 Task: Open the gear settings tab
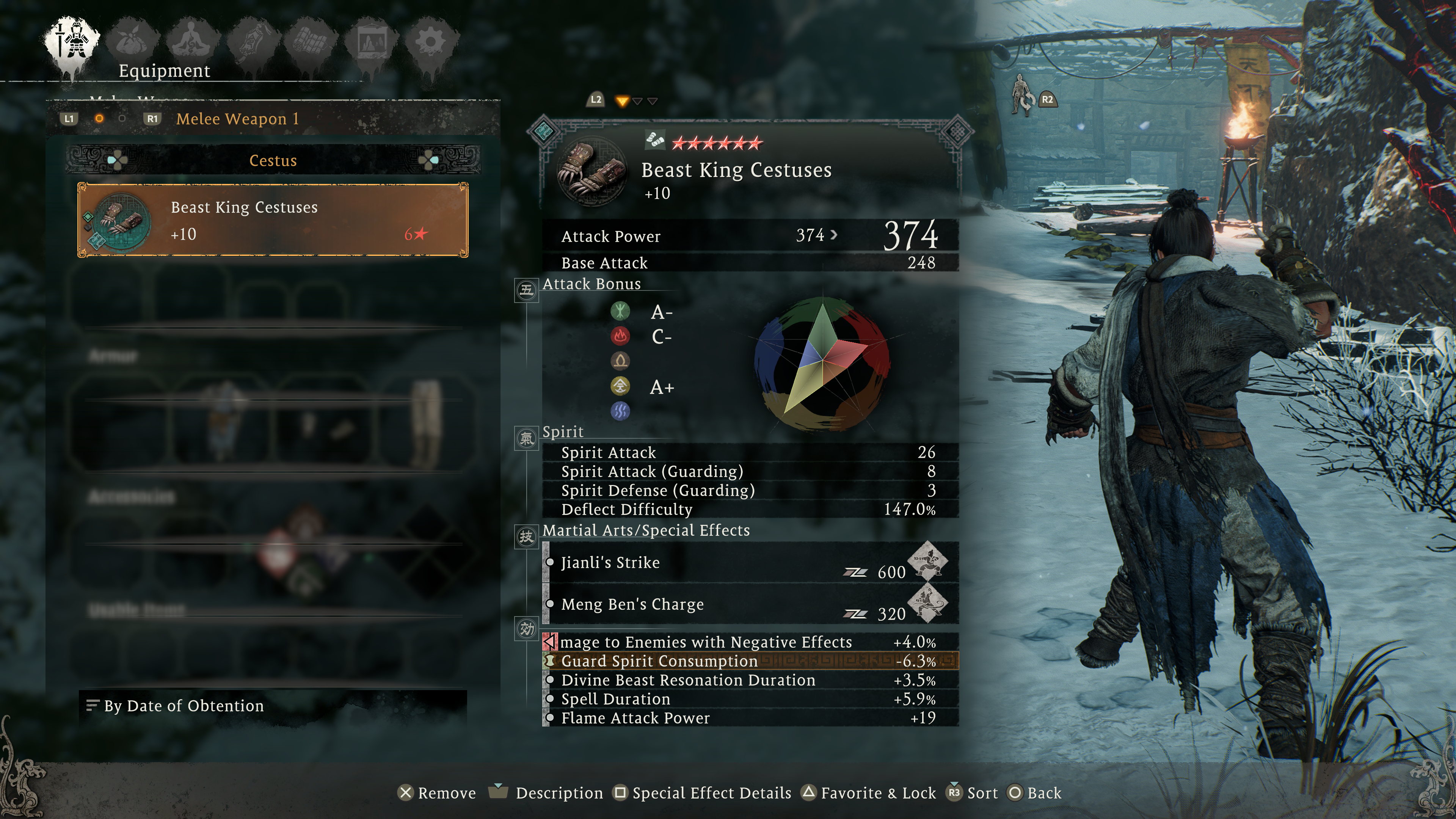click(x=431, y=41)
